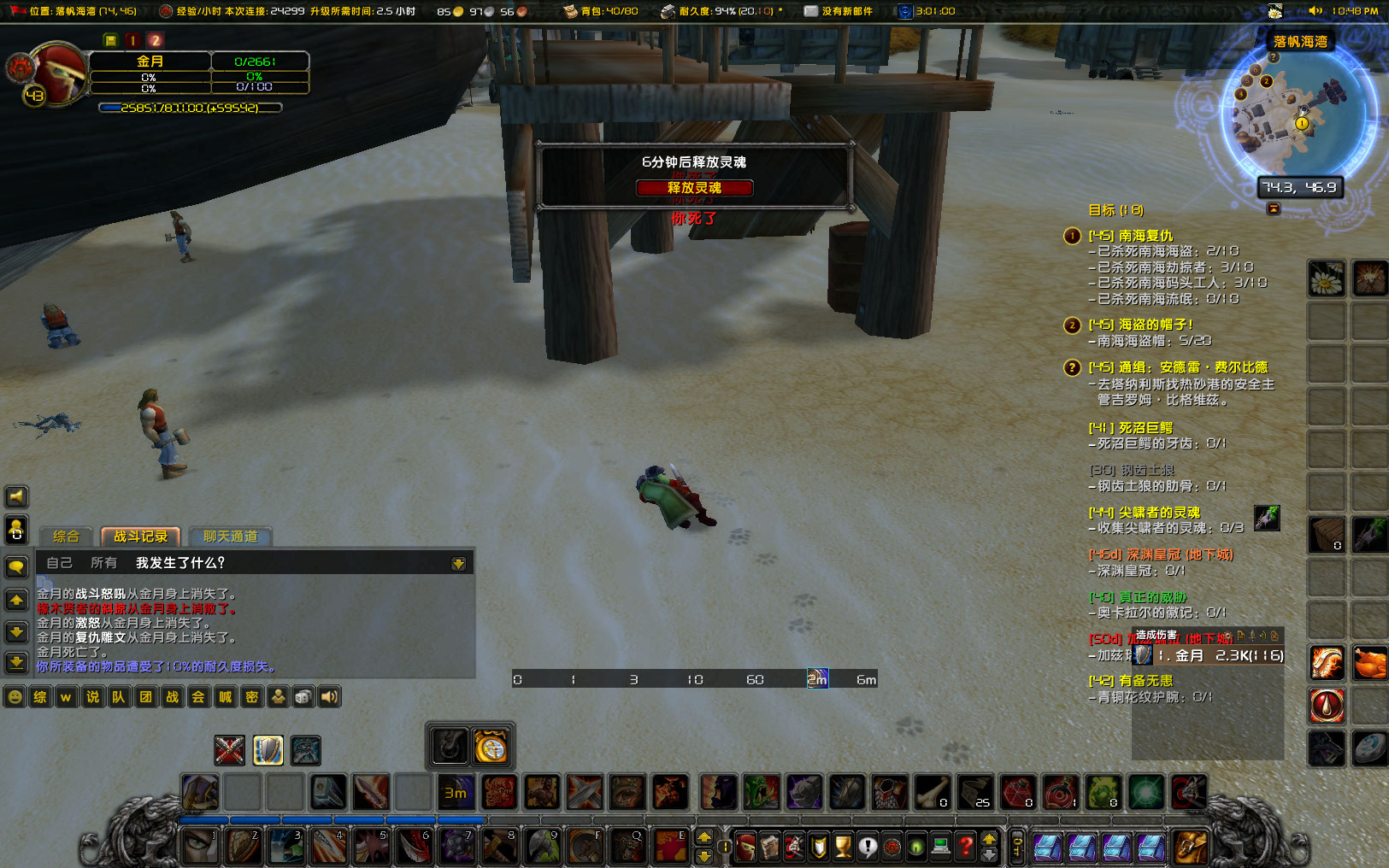Switch to the 综合 chat tab
This screenshot has width=1389, height=868.
(65, 537)
